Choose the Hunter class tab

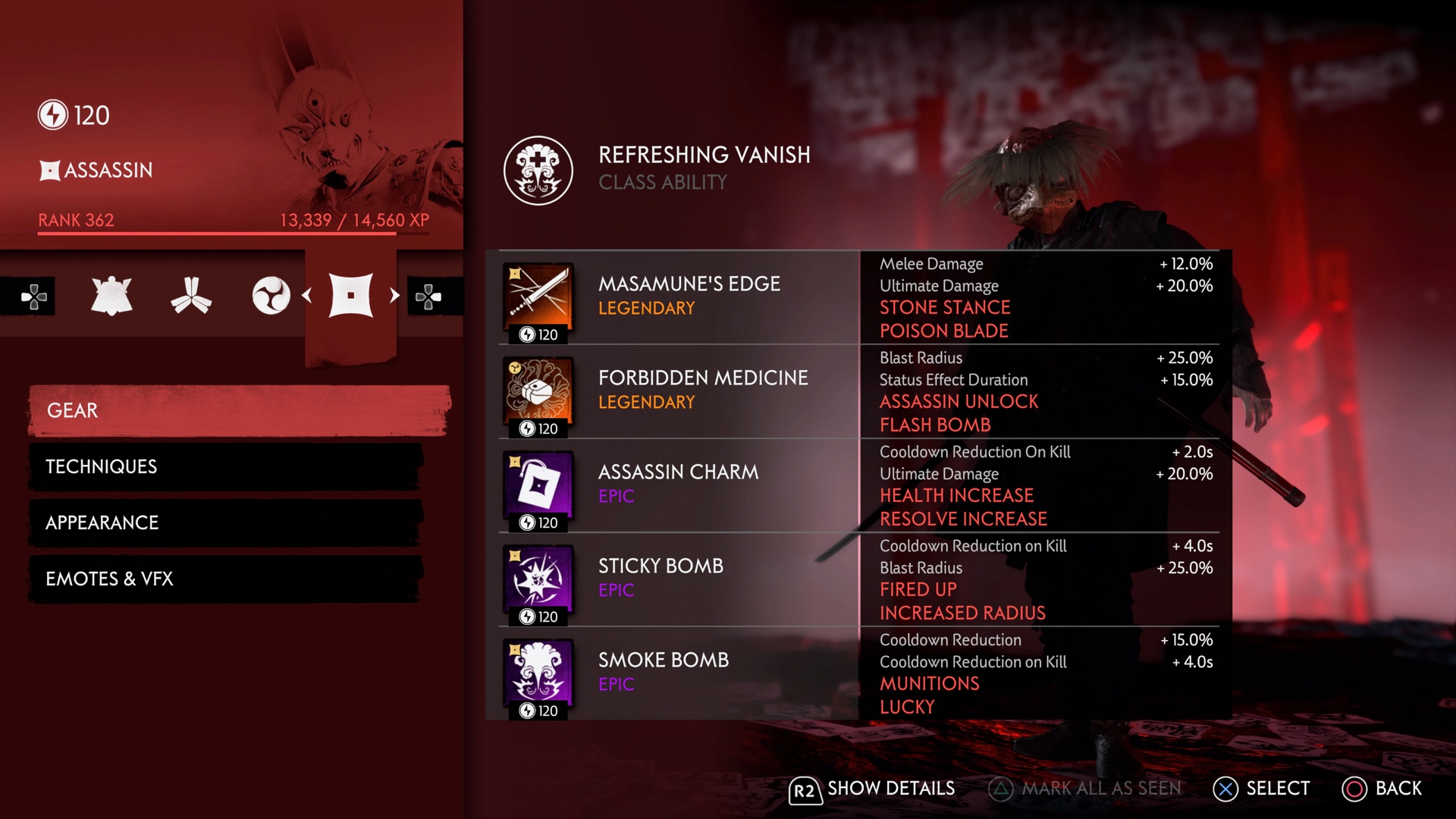click(191, 295)
